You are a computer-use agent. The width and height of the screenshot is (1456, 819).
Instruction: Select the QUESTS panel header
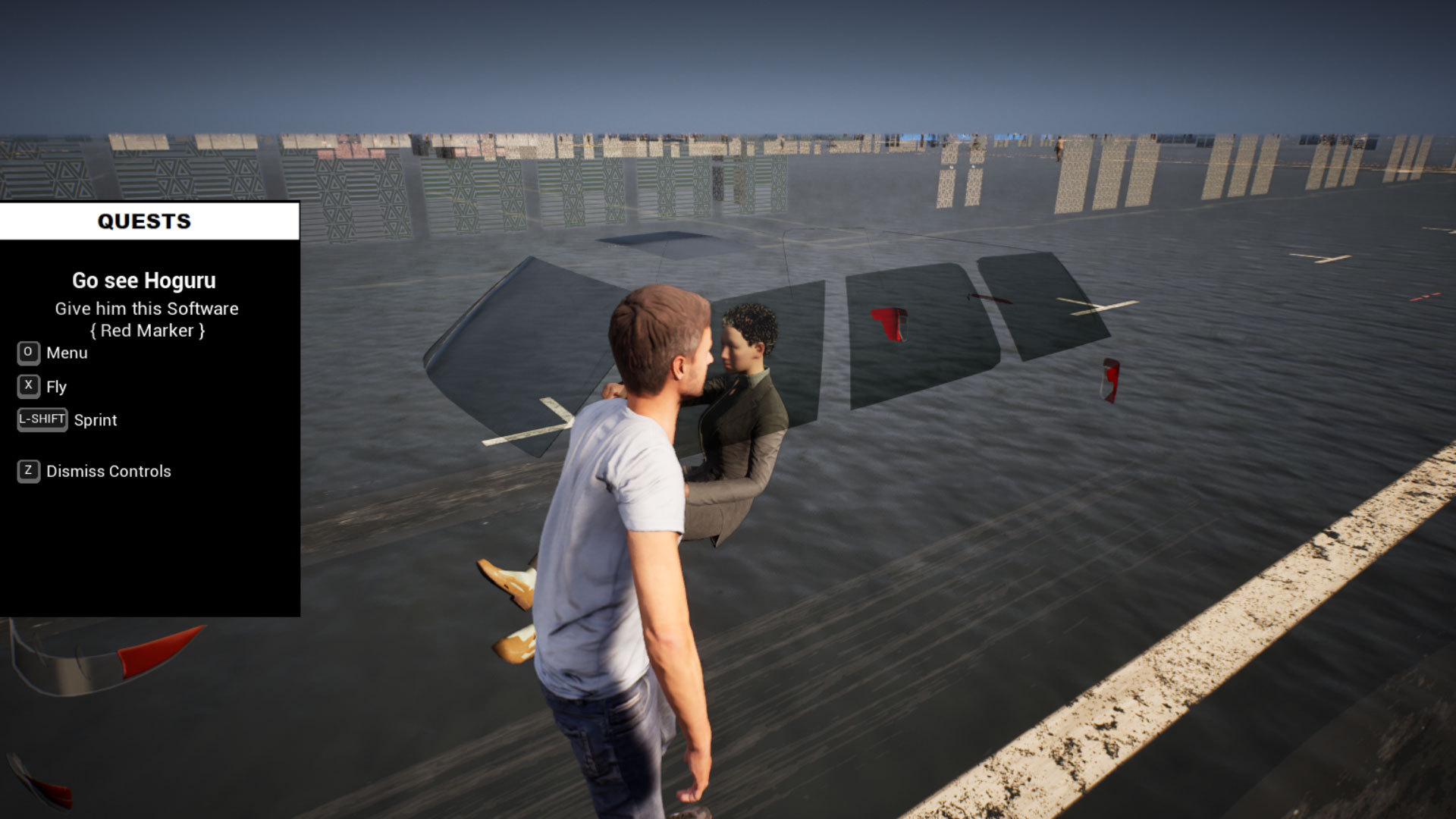[144, 221]
